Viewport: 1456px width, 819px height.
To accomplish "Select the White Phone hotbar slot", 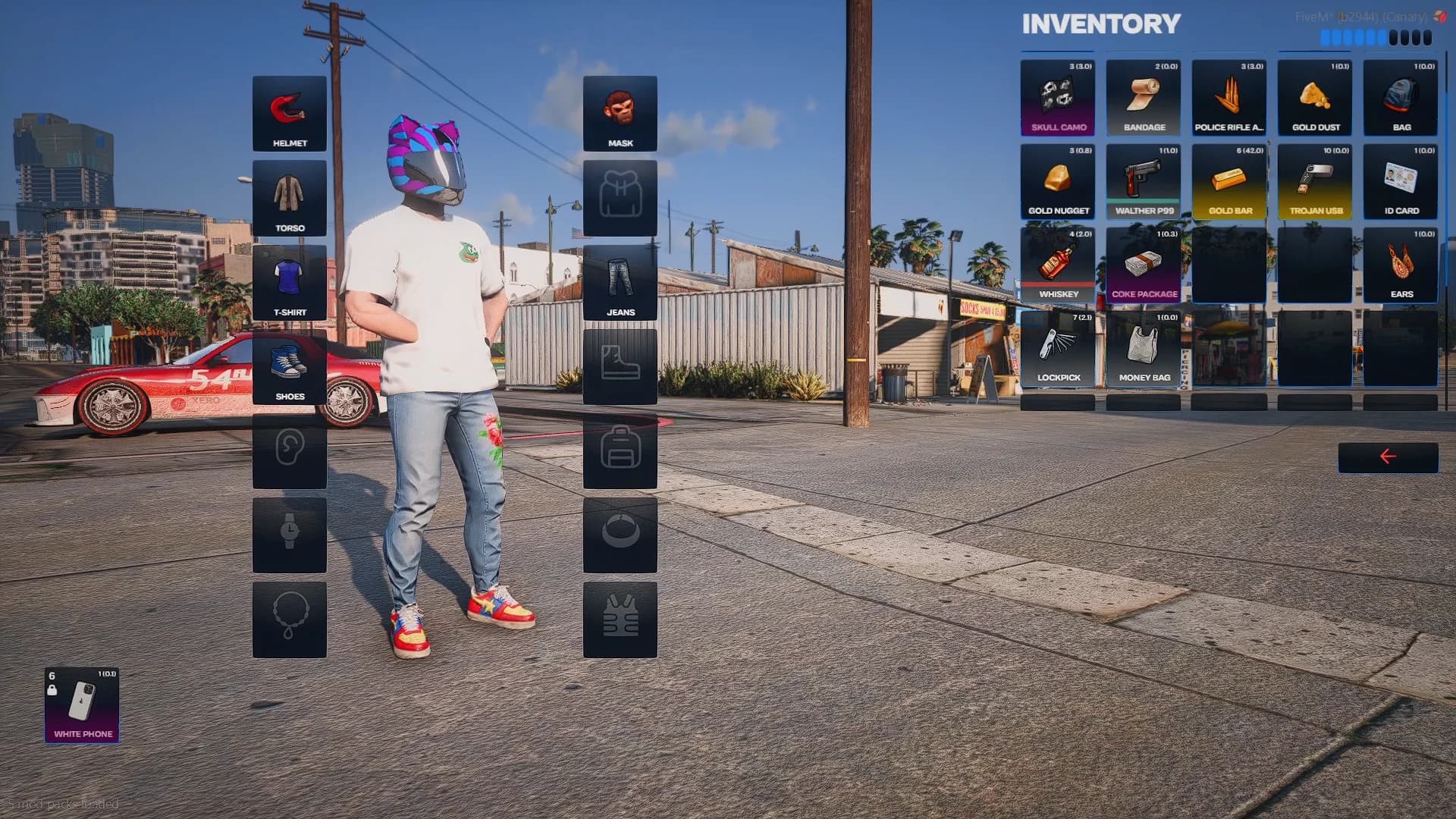I will click(83, 705).
